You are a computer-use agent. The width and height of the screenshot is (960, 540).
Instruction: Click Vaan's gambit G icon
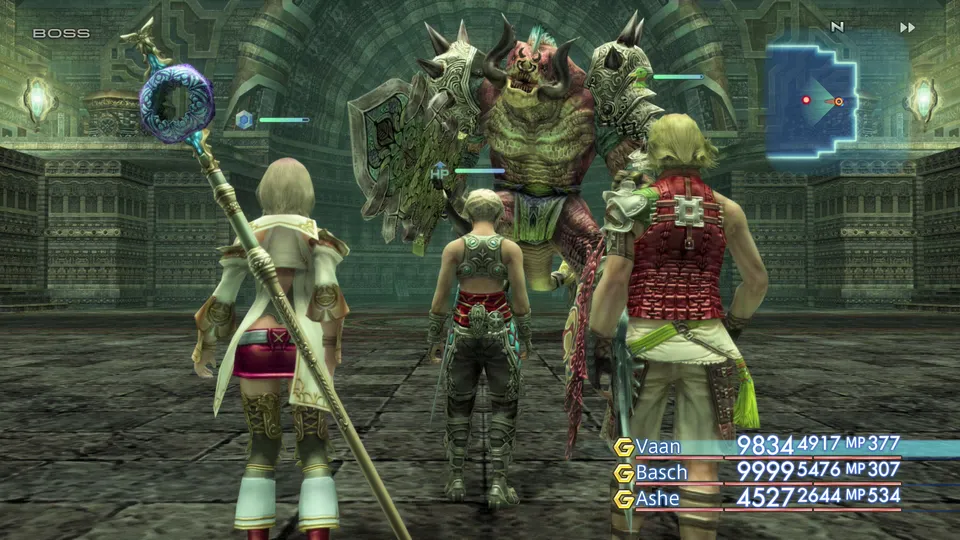tap(624, 446)
